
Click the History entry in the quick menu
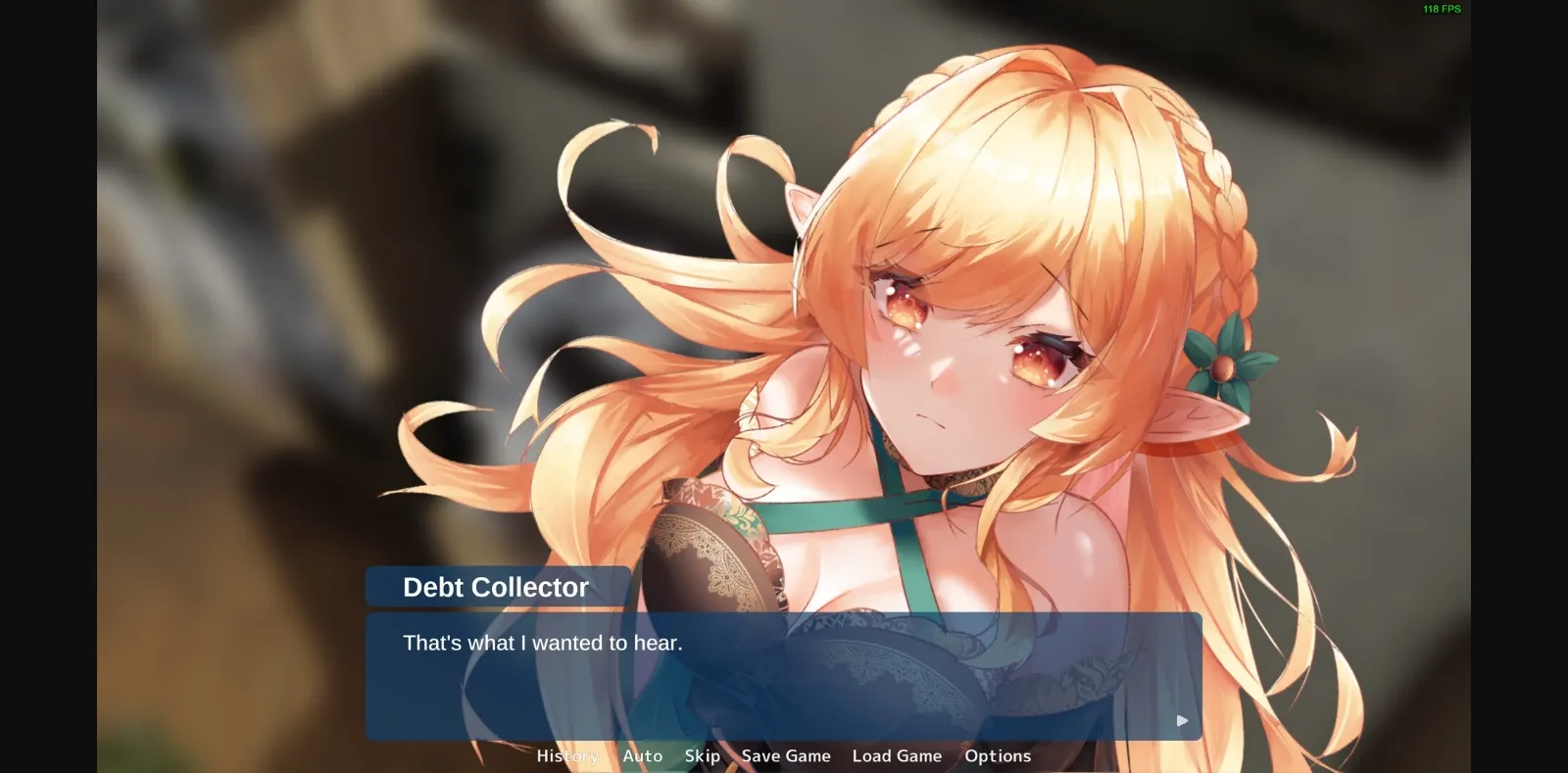(x=567, y=755)
